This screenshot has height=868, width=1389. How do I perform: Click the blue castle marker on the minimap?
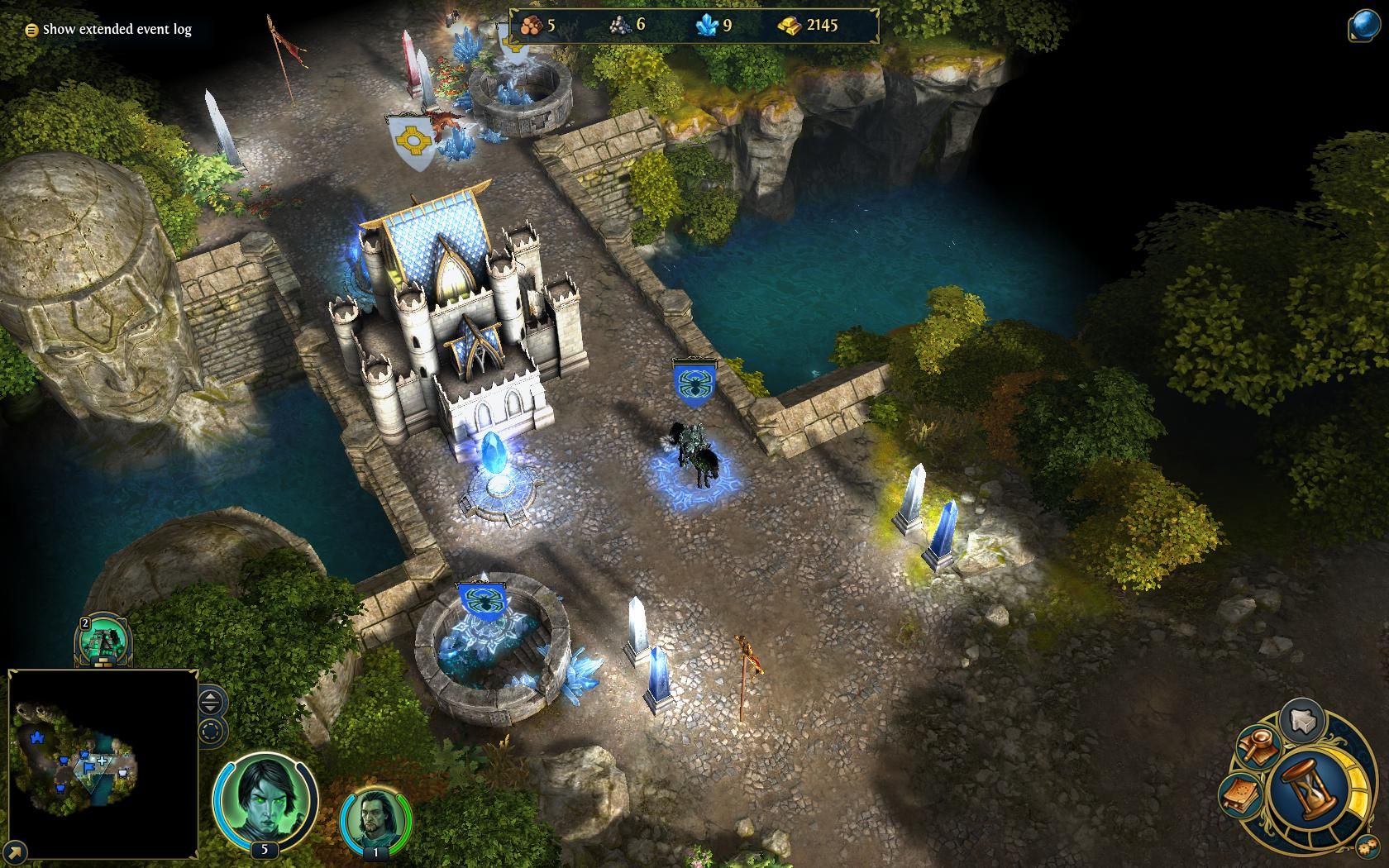[36, 737]
